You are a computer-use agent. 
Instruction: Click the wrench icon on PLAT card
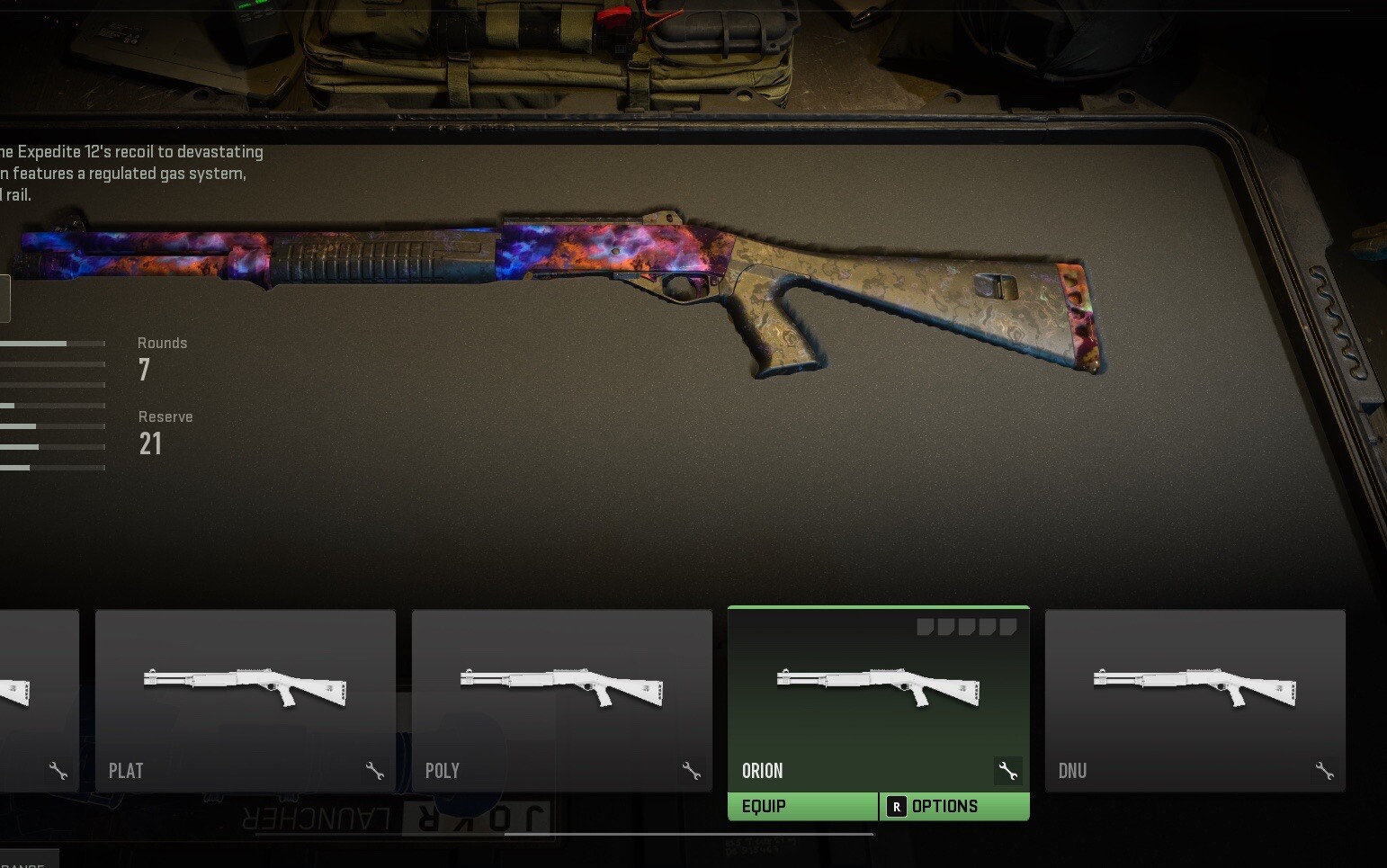click(375, 771)
